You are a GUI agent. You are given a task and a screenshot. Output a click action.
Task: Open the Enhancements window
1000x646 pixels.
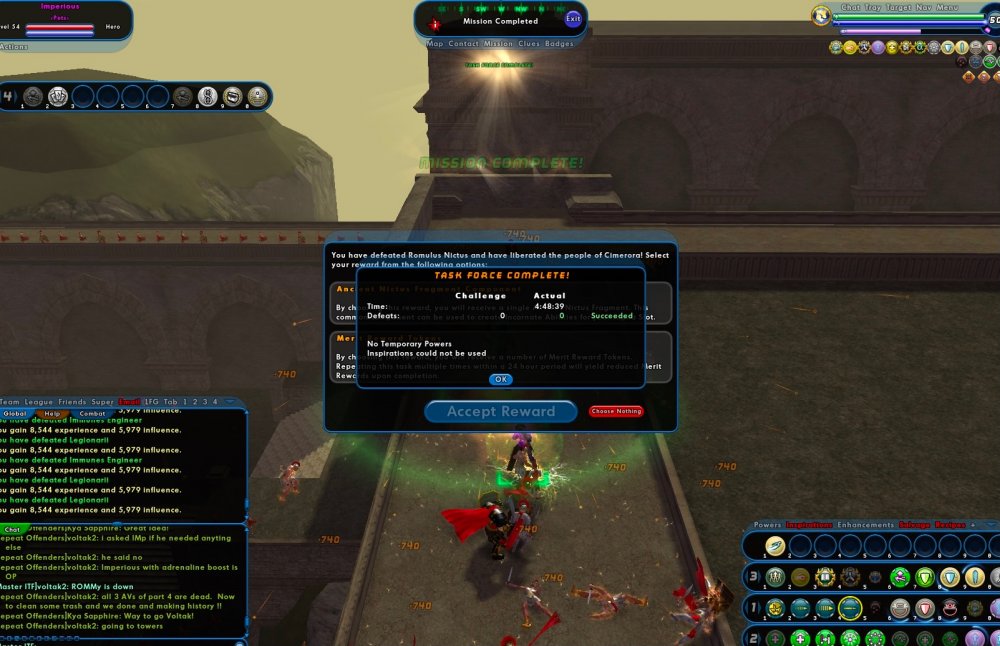click(866, 525)
